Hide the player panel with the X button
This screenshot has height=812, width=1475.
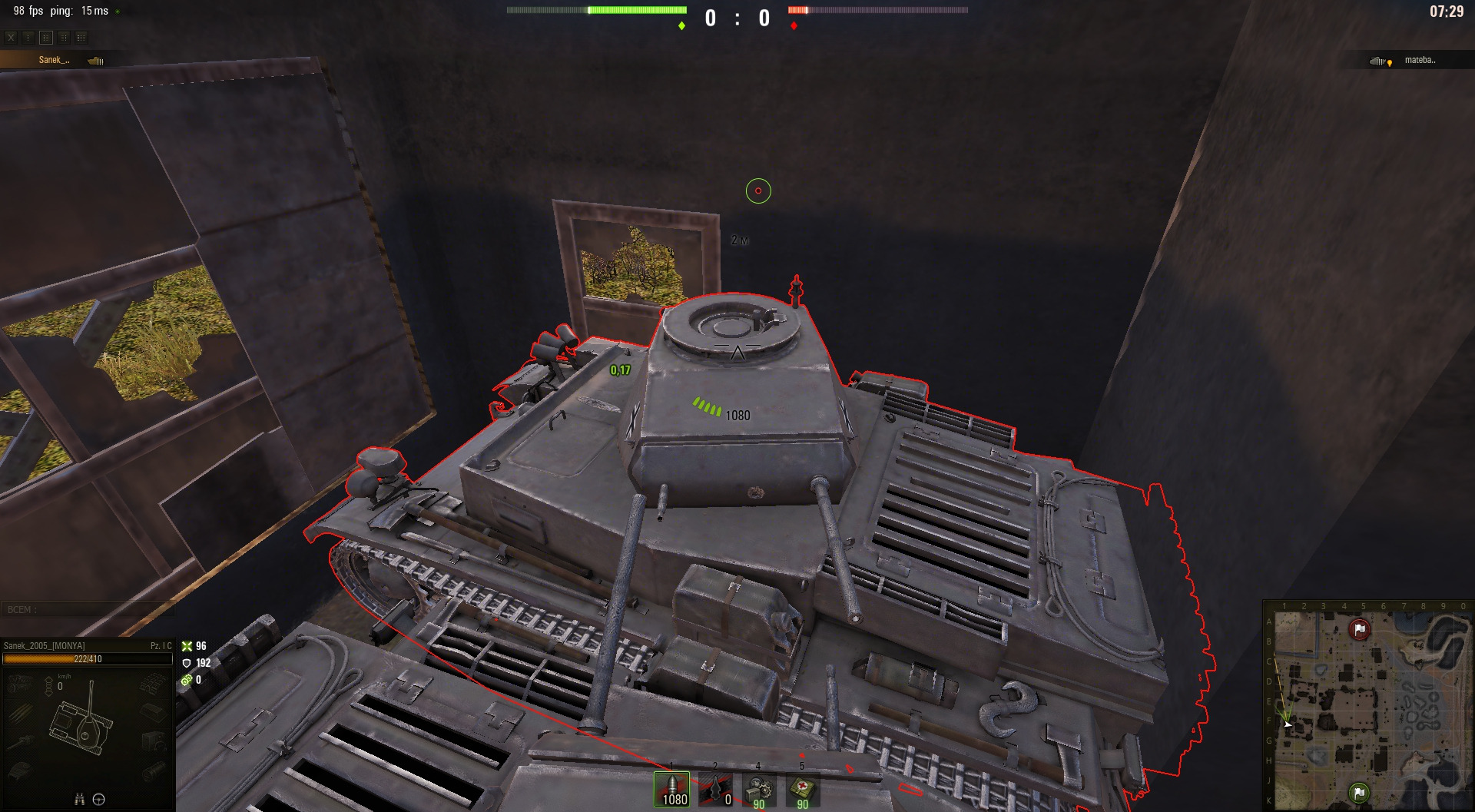pos(11,37)
